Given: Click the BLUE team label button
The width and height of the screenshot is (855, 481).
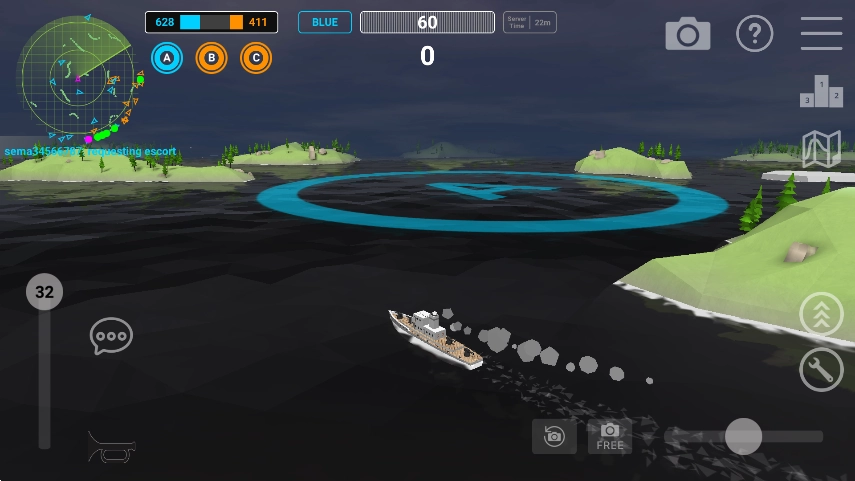Looking at the screenshot, I should tap(325, 23).
